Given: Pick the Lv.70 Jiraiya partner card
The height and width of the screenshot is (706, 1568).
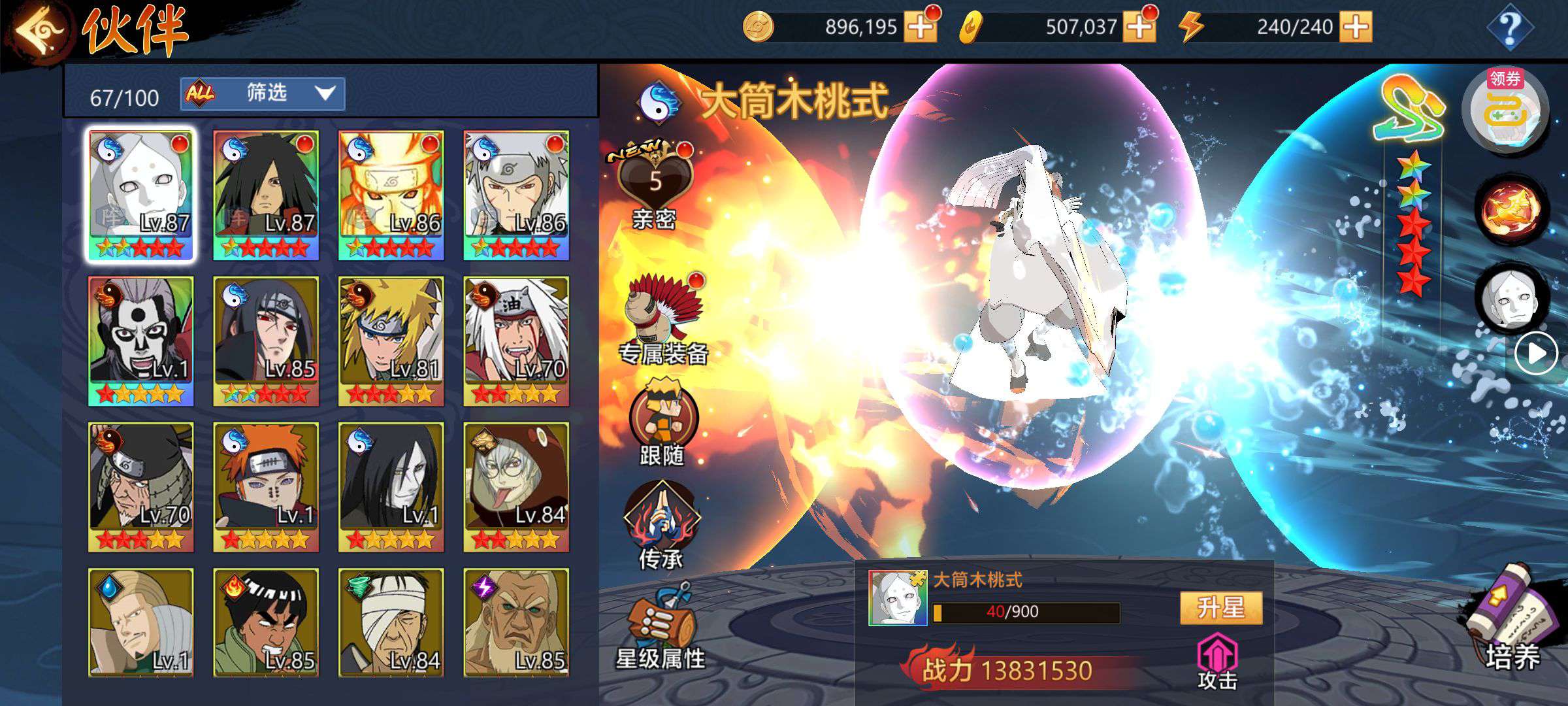Looking at the screenshot, I should 516,341.
